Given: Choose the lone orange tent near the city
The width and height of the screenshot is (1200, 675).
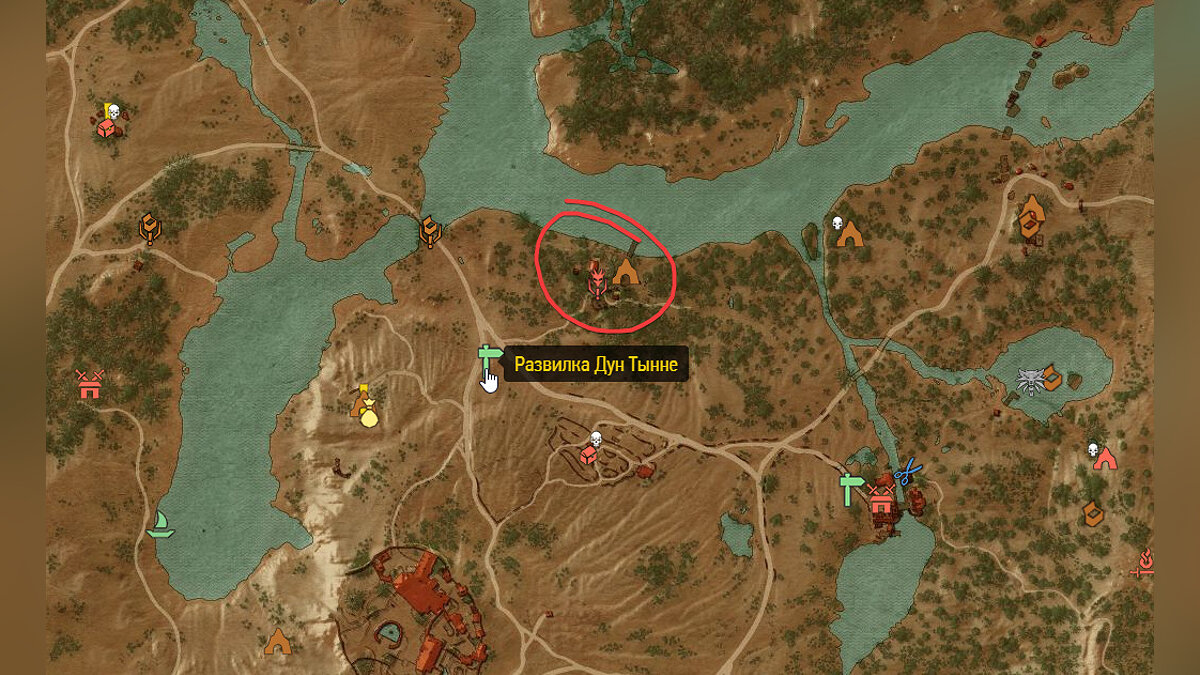Looking at the screenshot, I should pos(277,640).
